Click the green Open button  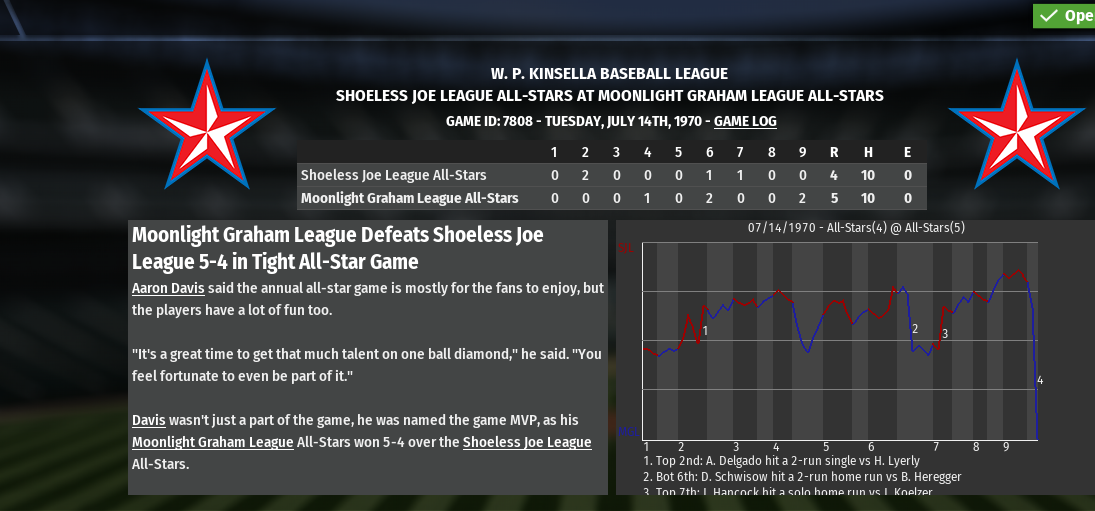(1065, 15)
